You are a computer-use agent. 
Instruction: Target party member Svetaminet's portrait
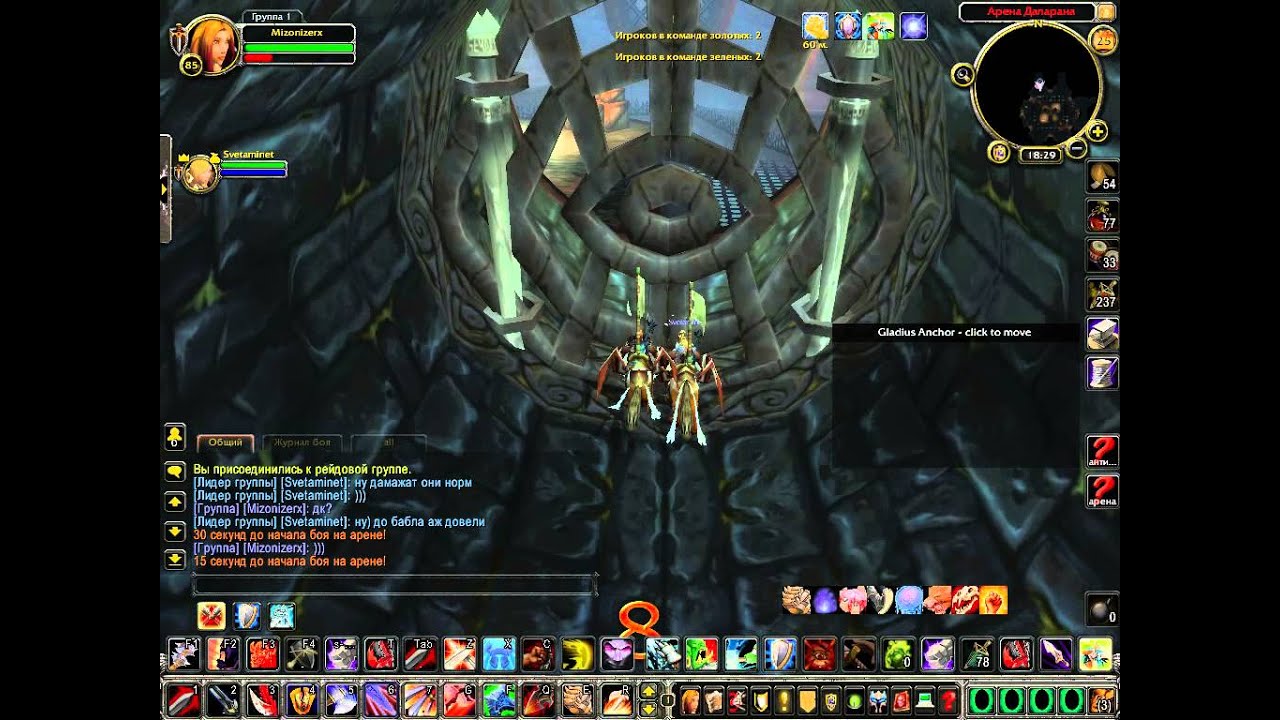coord(201,173)
